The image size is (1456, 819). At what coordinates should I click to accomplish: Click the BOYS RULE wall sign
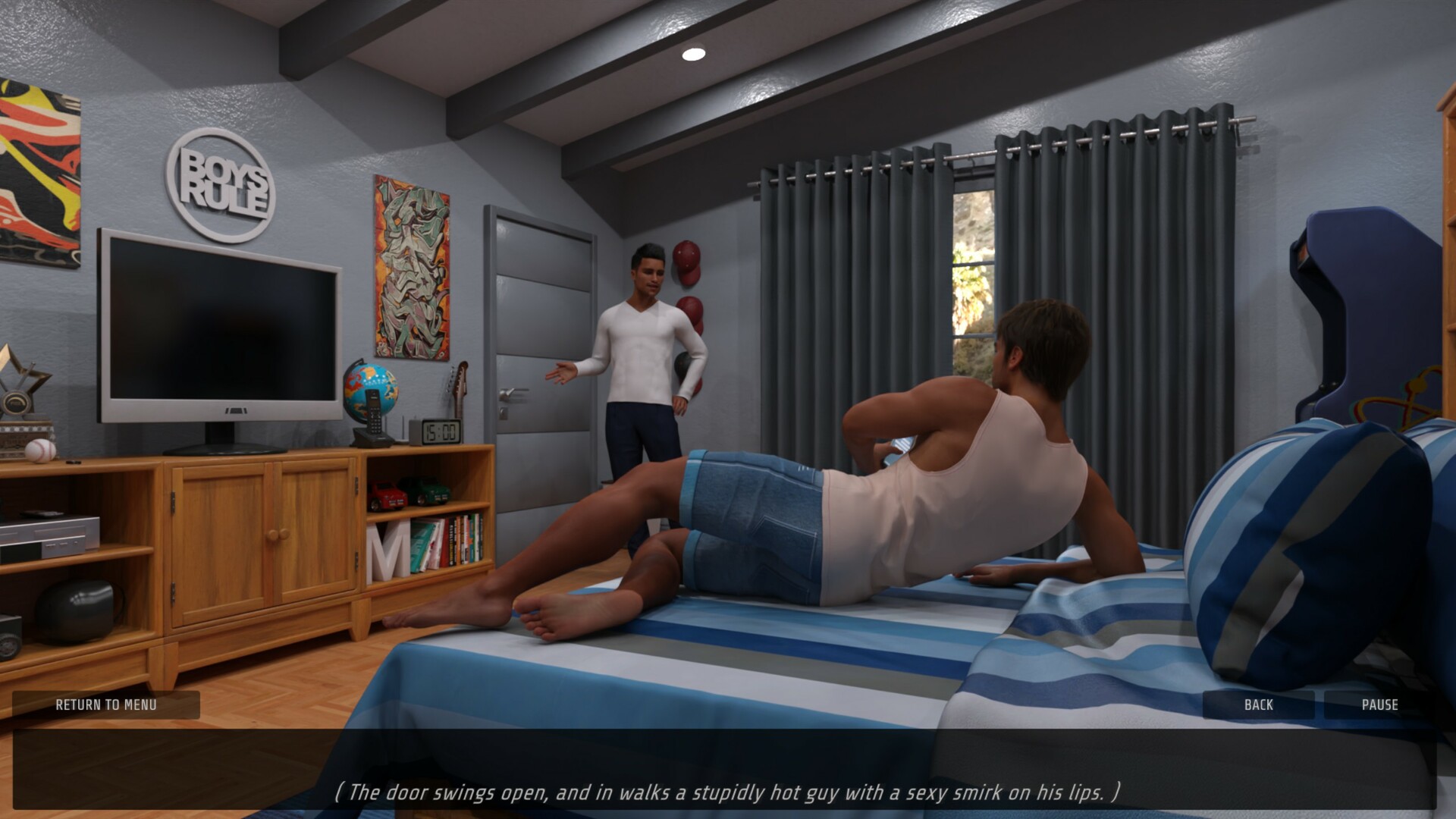pyautogui.click(x=222, y=185)
